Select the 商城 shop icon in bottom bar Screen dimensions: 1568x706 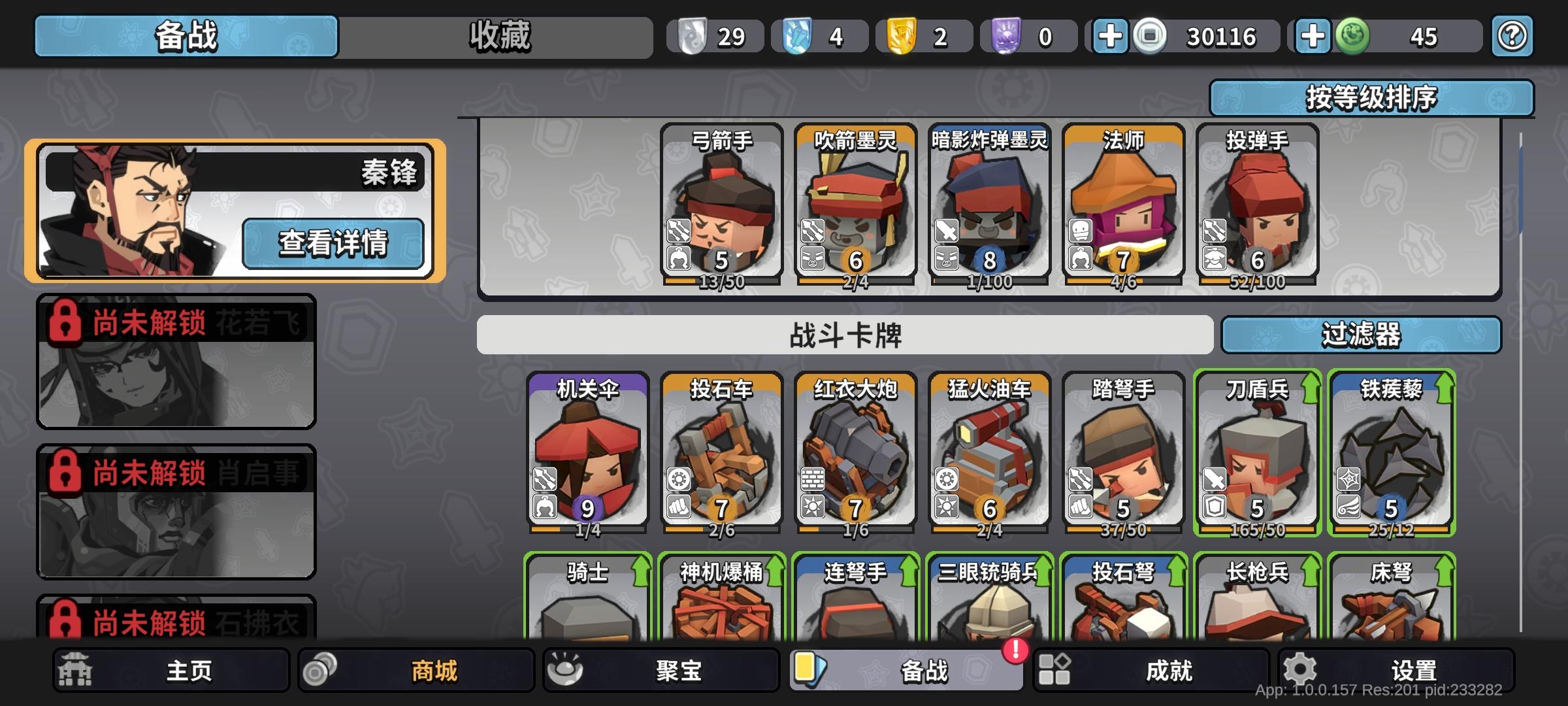pyautogui.click(x=319, y=669)
